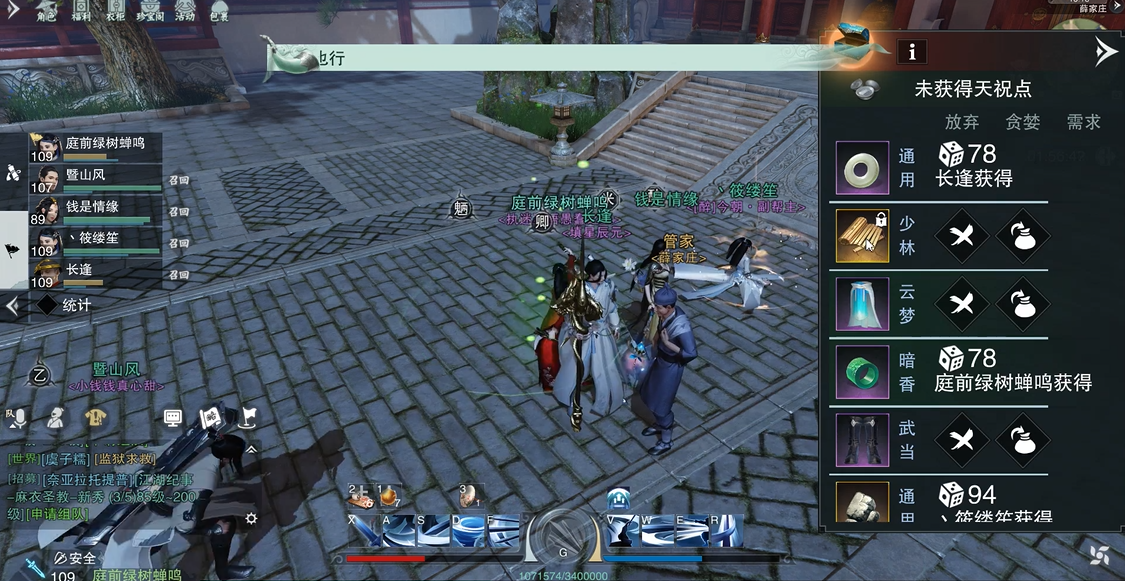Roll greed on the 少林 scroll
The height and width of the screenshot is (581, 1125).
pos(1022,236)
